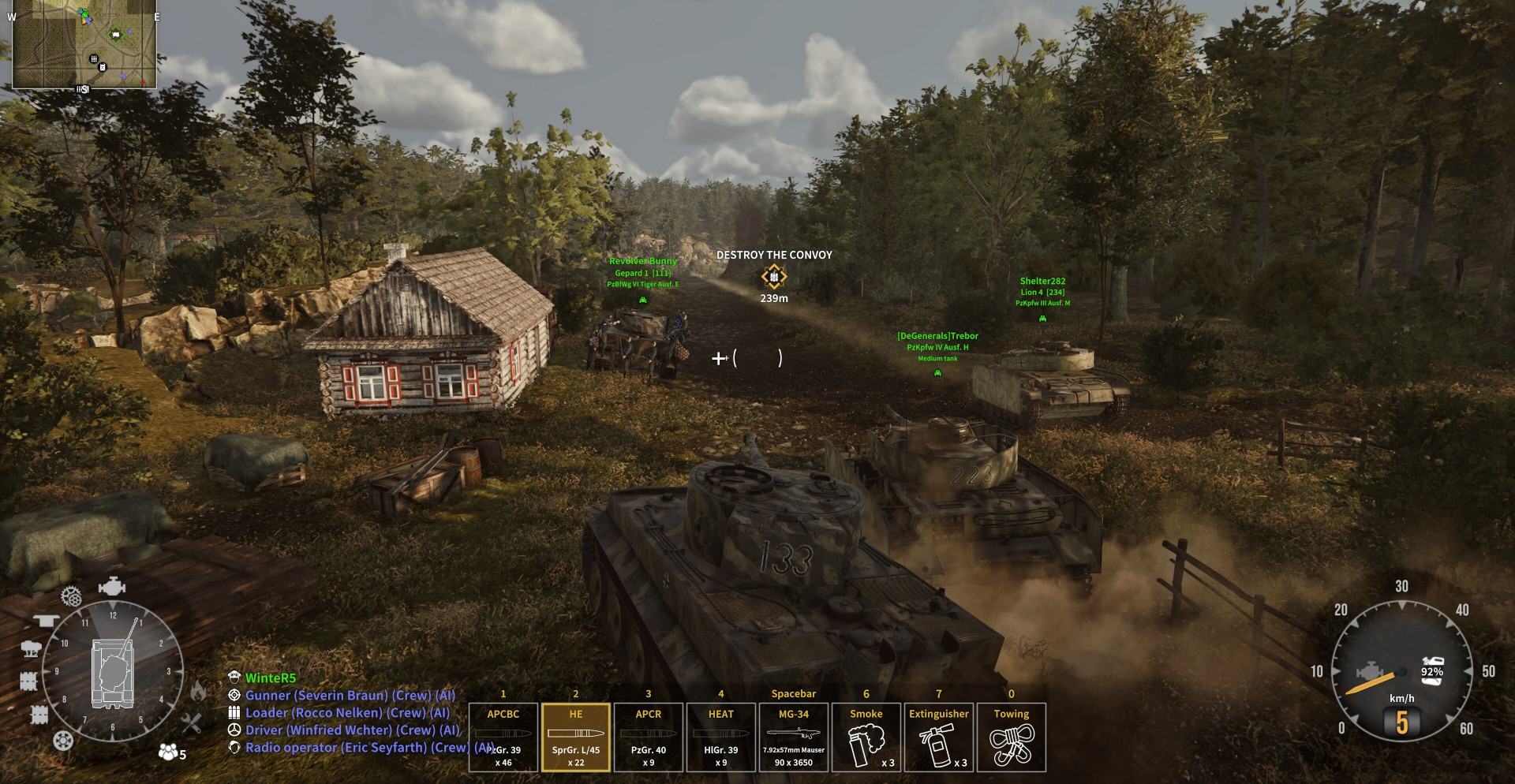Activate the Towing rope slot
This screenshot has width=1515, height=784.
[1012, 737]
